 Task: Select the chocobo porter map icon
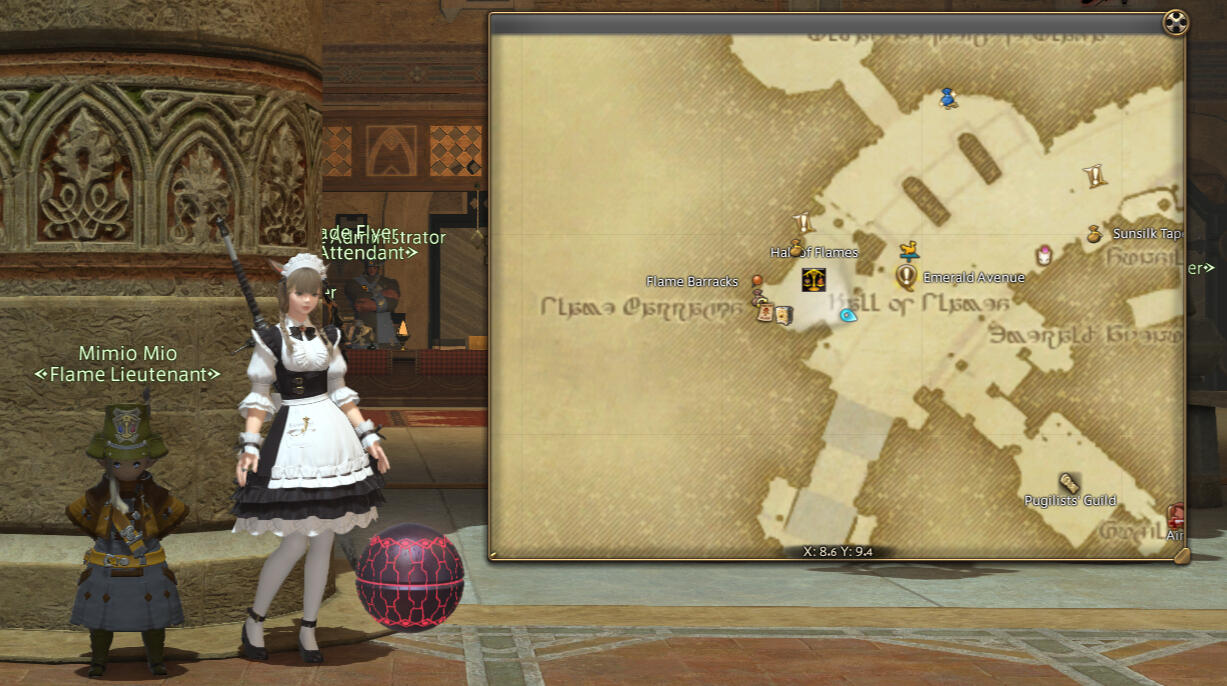(908, 250)
